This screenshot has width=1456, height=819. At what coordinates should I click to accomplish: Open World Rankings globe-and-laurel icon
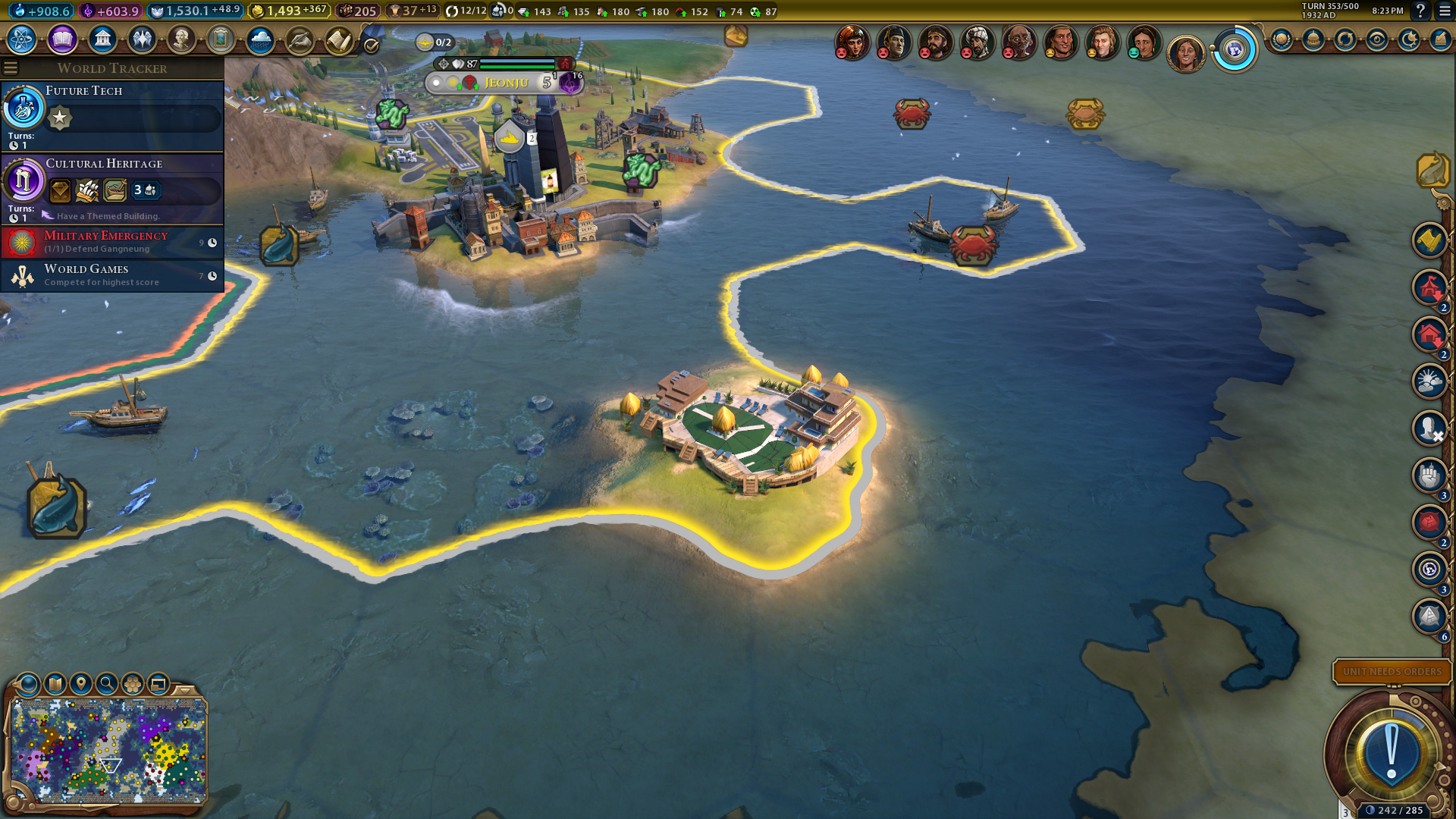pyautogui.click(x=1282, y=39)
